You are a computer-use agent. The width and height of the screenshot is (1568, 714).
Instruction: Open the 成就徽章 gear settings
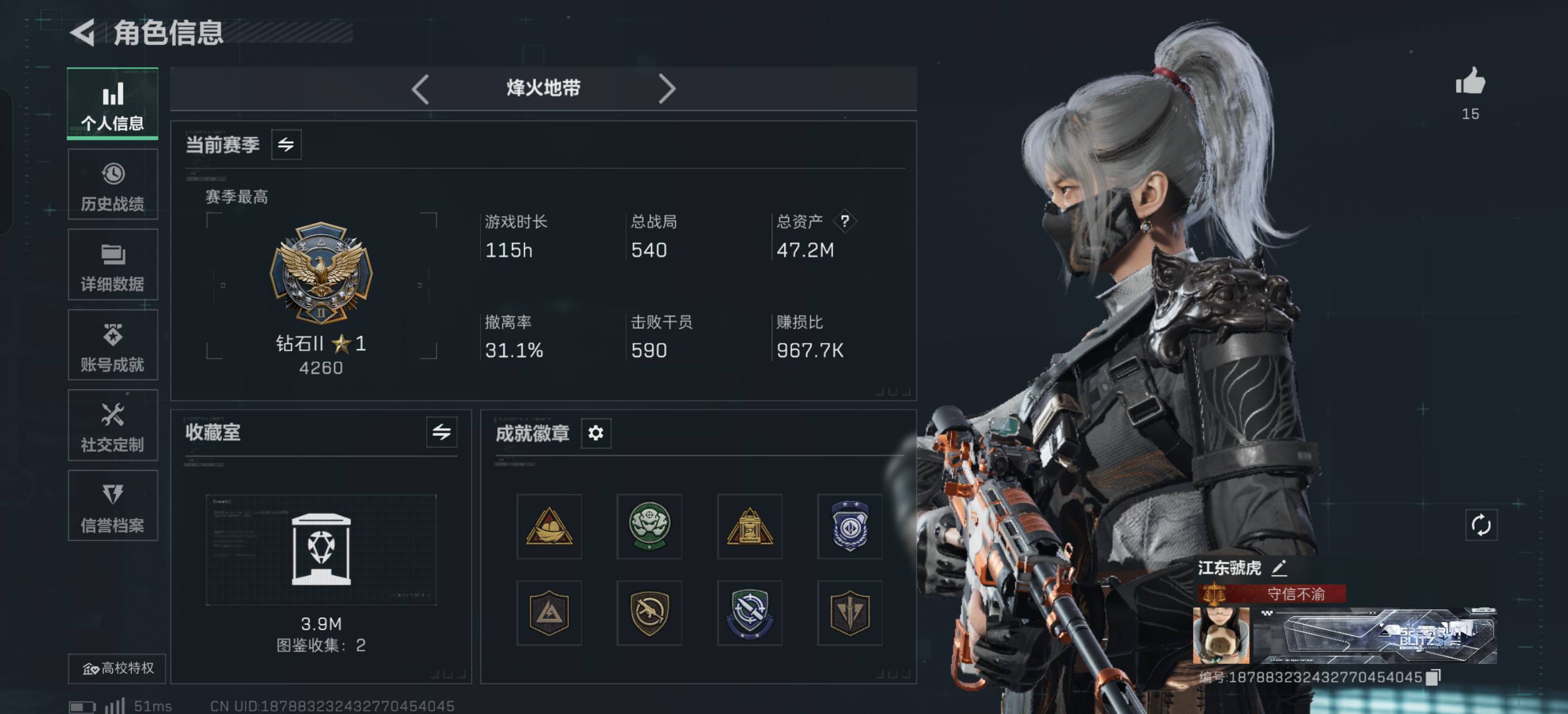coord(595,433)
